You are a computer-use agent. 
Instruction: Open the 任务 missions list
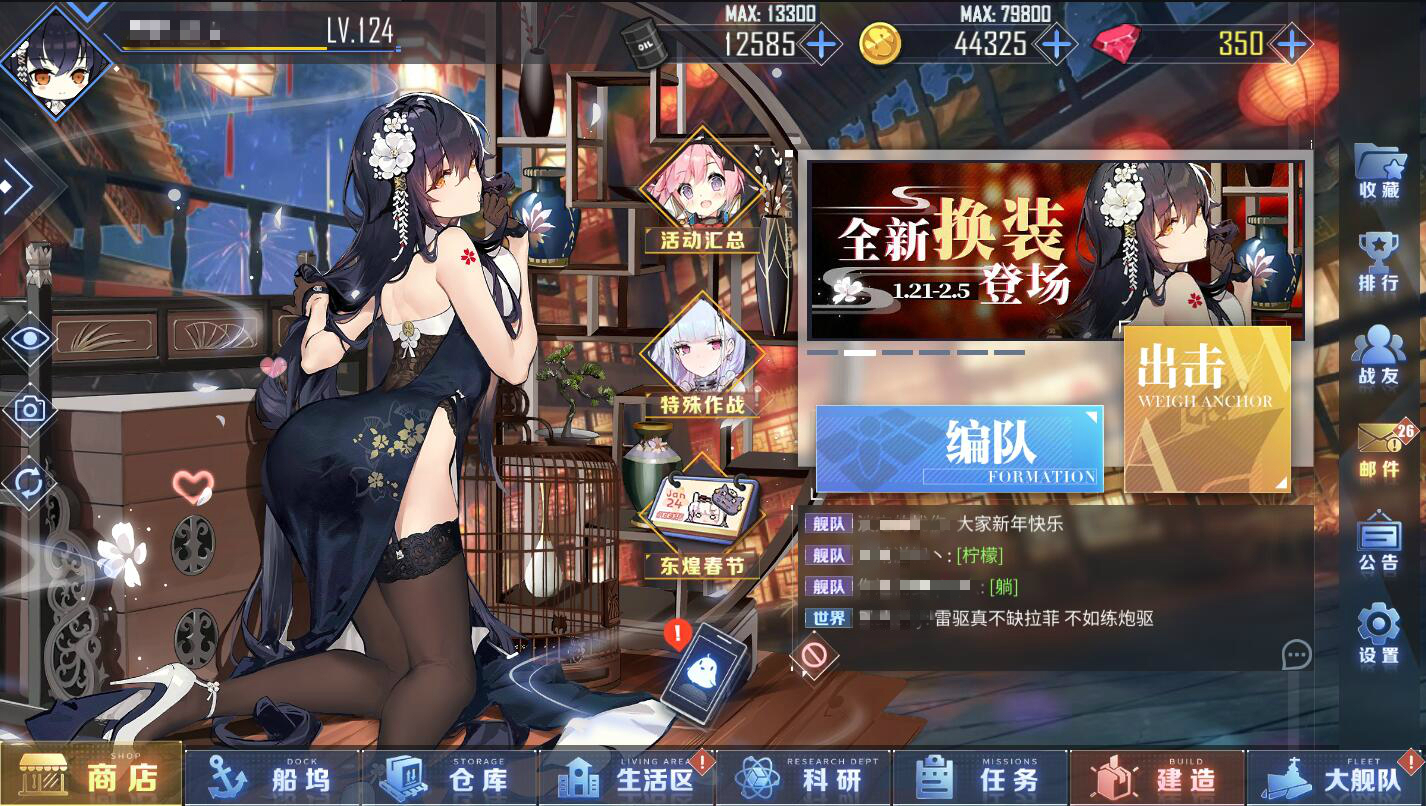980,778
